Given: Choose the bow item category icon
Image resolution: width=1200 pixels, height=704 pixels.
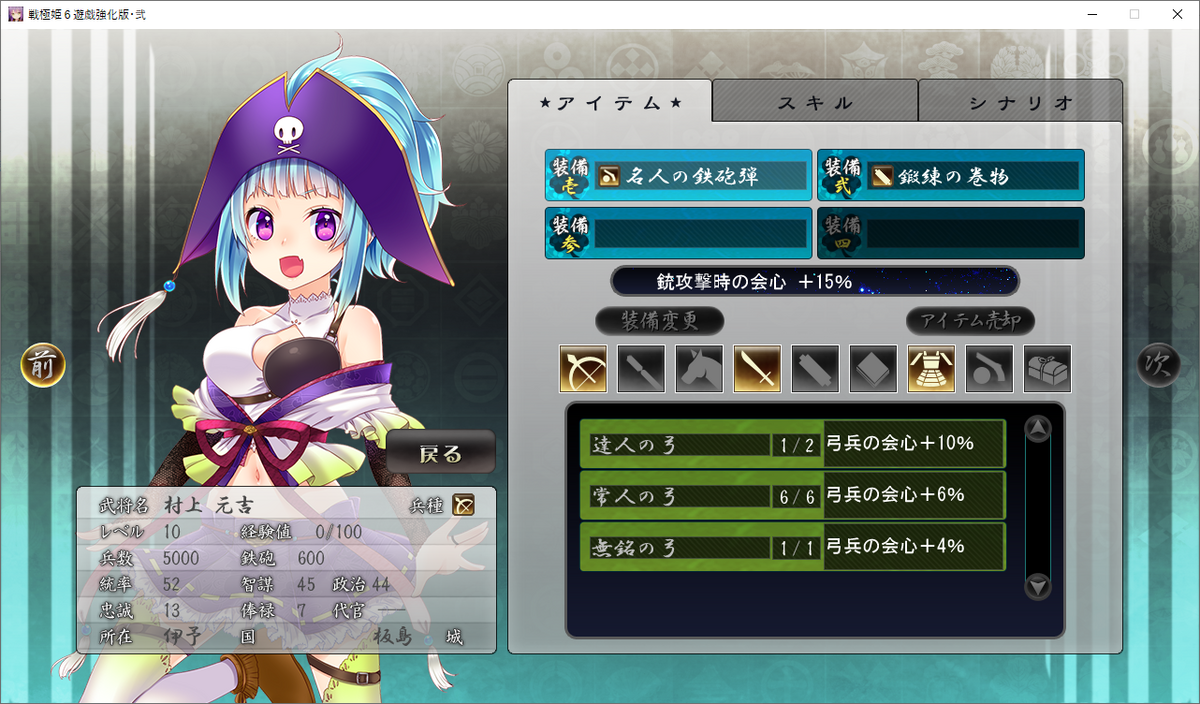Looking at the screenshot, I should (x=583, y=369).
